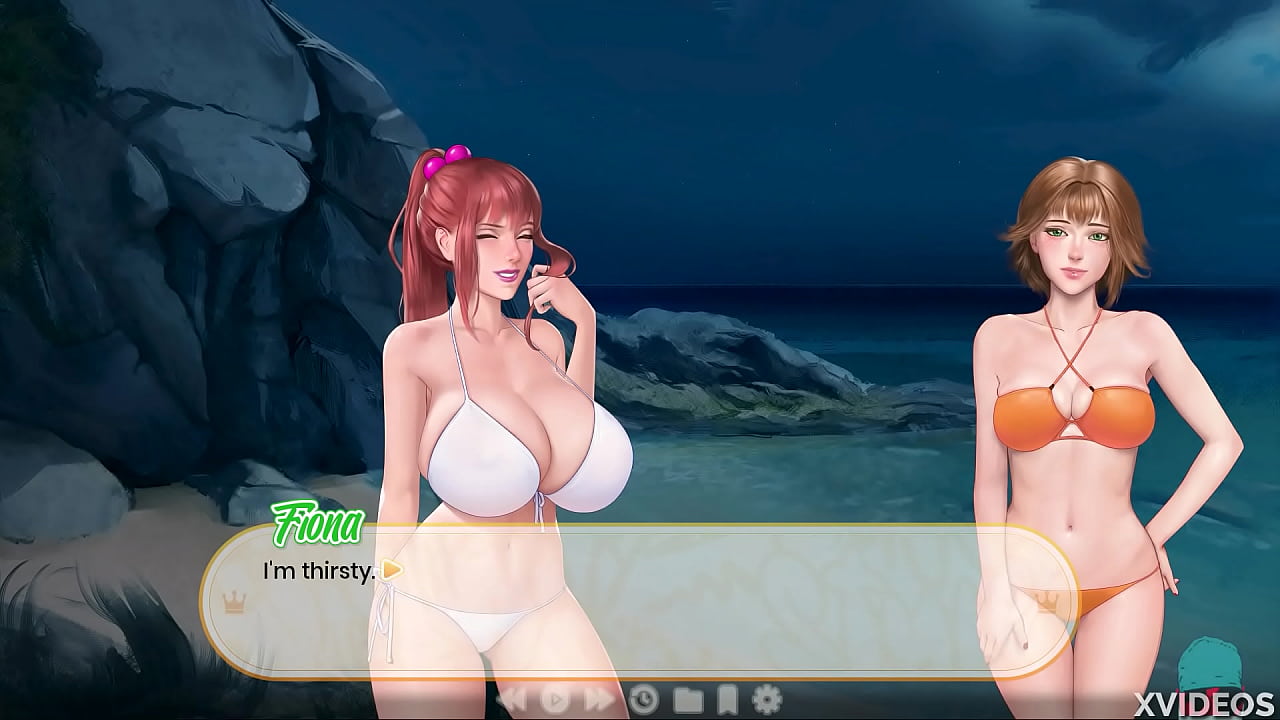Click the bookmark icon in the toolbar
1280x720 pixels.
point(730,700)
